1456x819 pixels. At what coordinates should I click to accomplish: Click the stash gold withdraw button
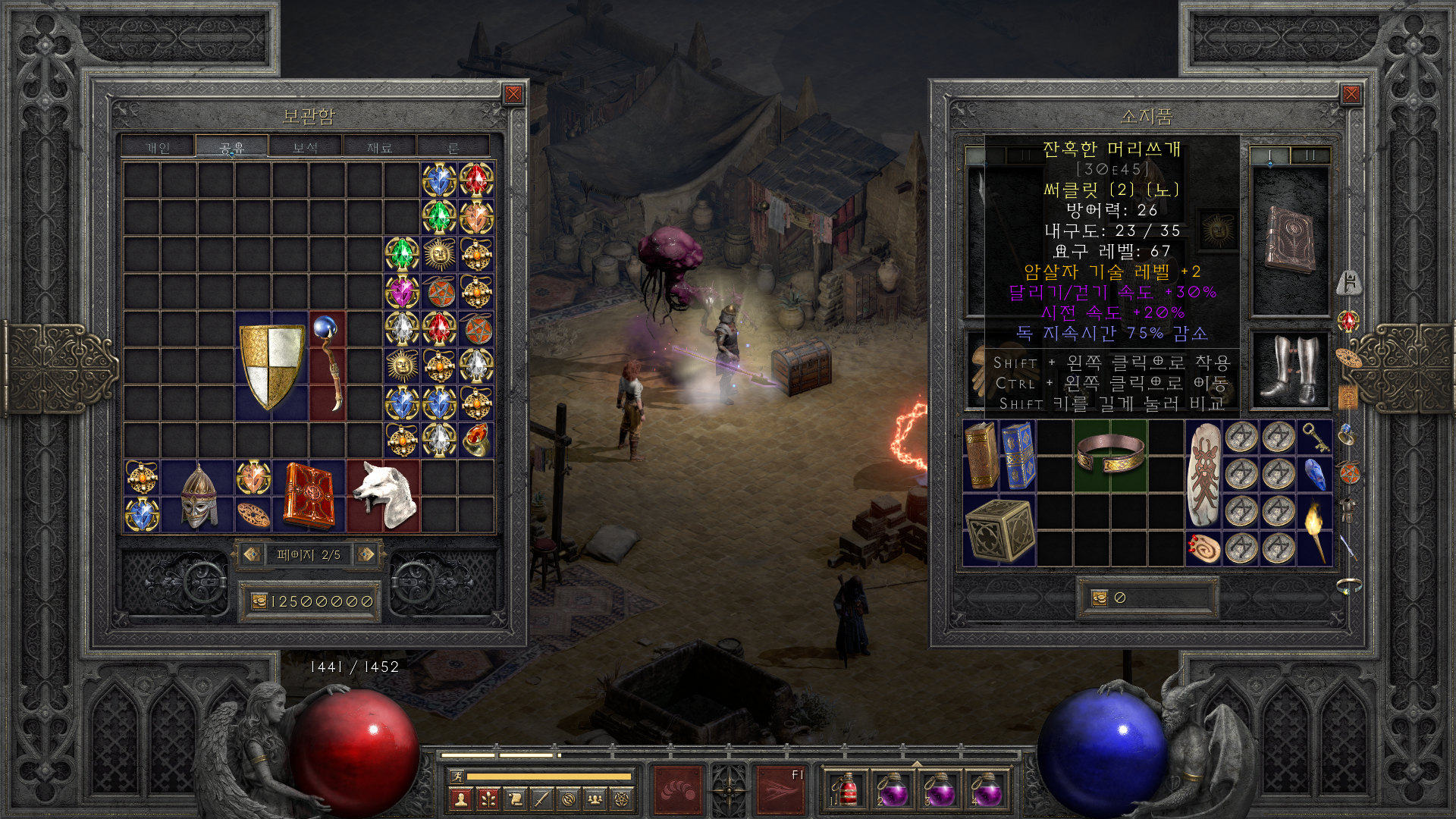coord(259,601)
